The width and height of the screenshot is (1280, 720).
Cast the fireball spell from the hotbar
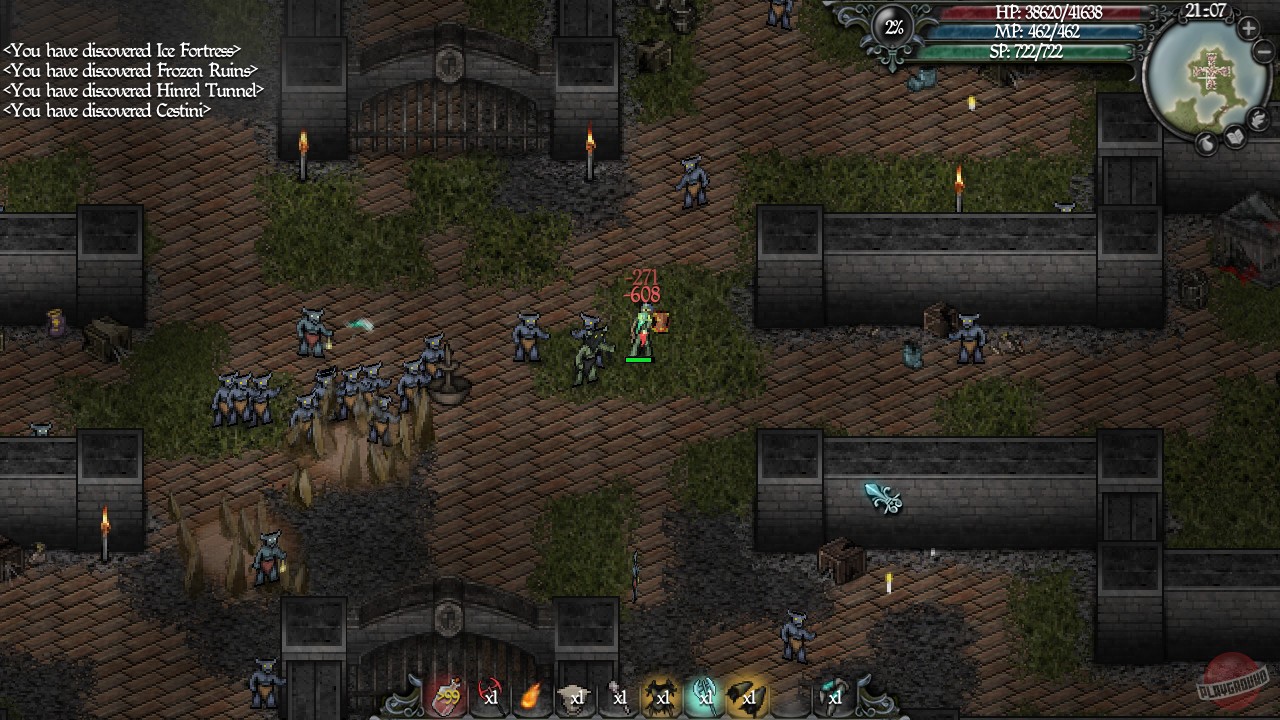point(530,700)
